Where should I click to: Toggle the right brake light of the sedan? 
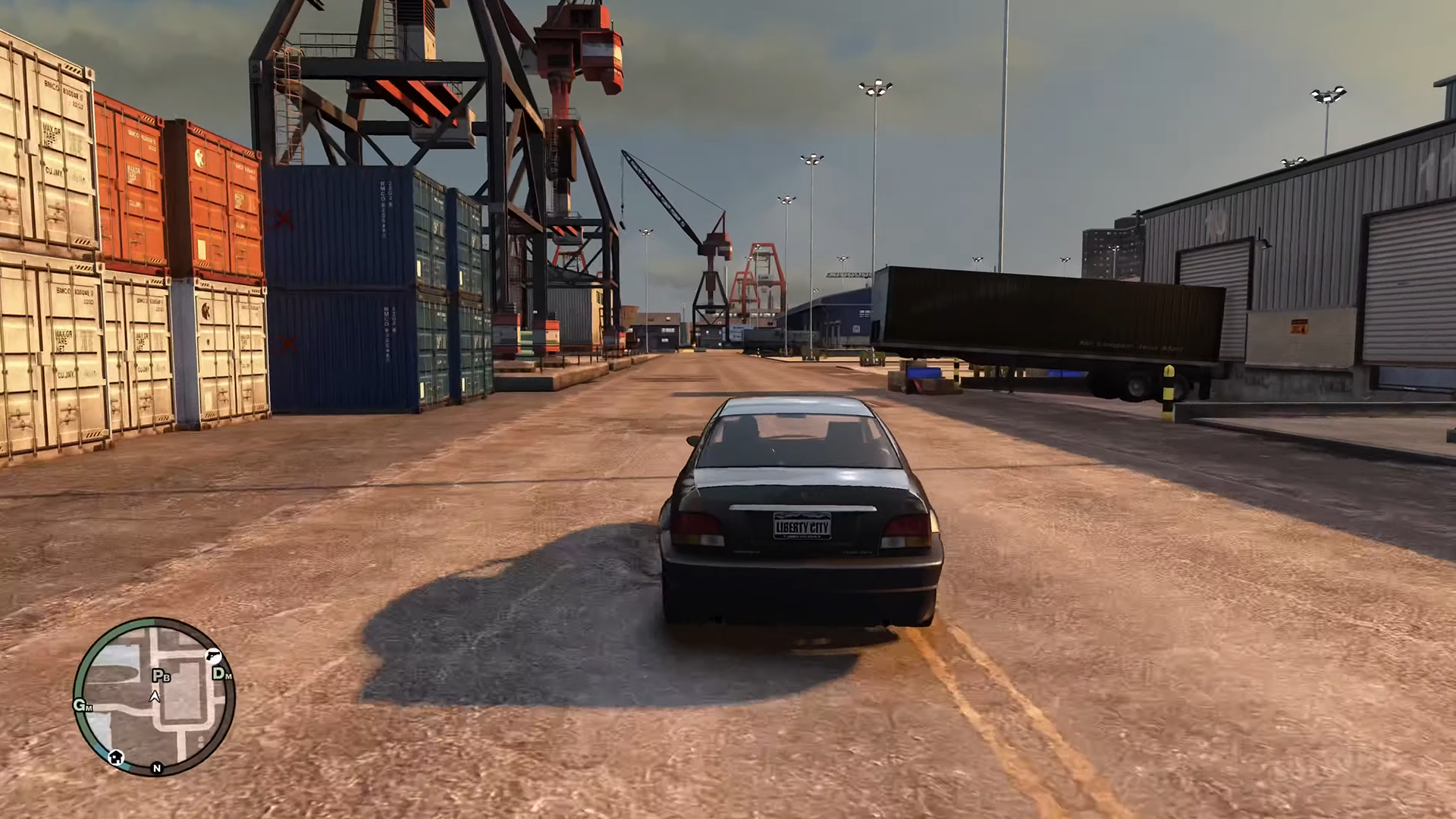pyautogui.click(x=902, y=531)
